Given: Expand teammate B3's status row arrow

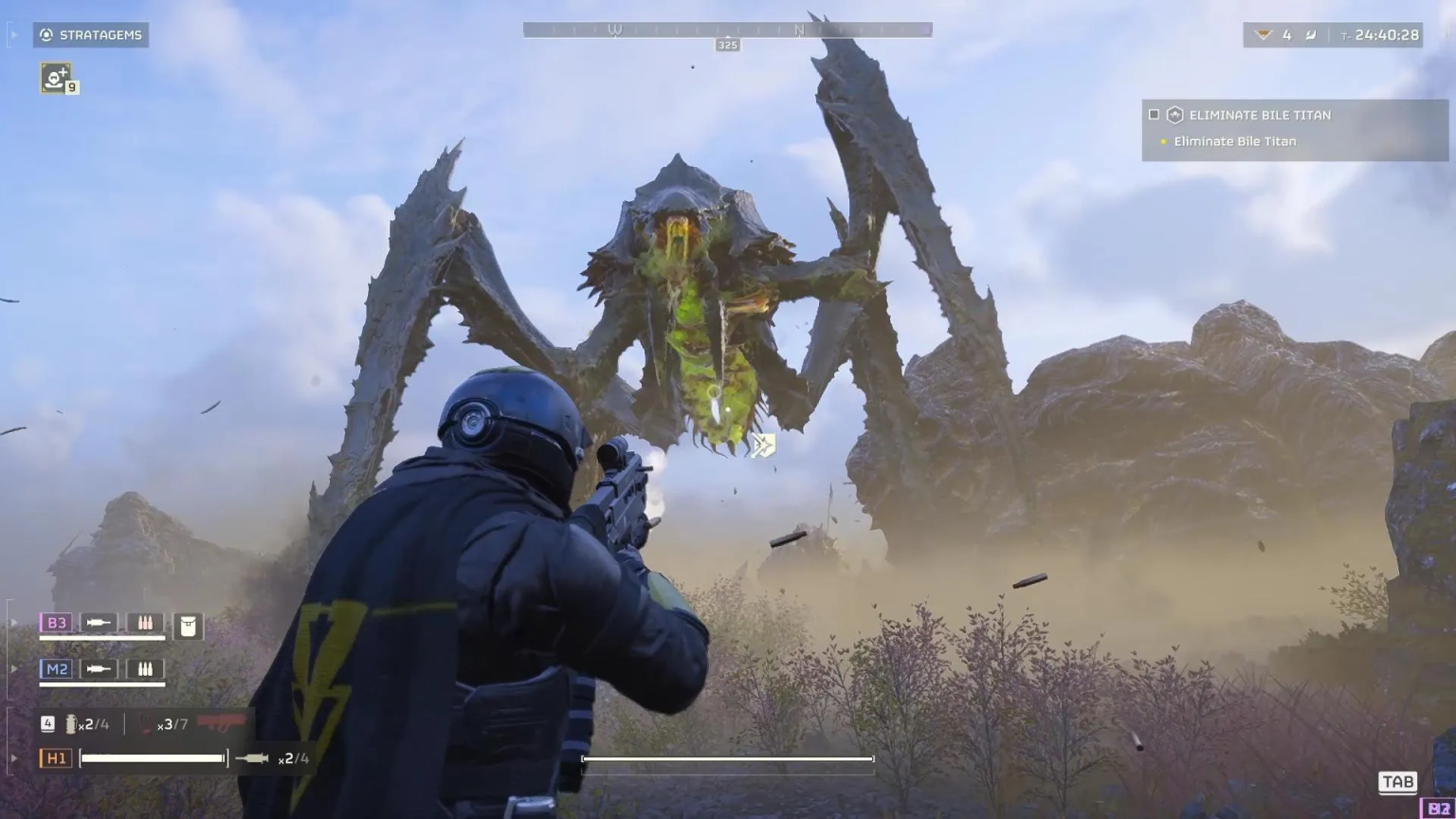Looking at the screenshot, I should click(x=13, y=622).
